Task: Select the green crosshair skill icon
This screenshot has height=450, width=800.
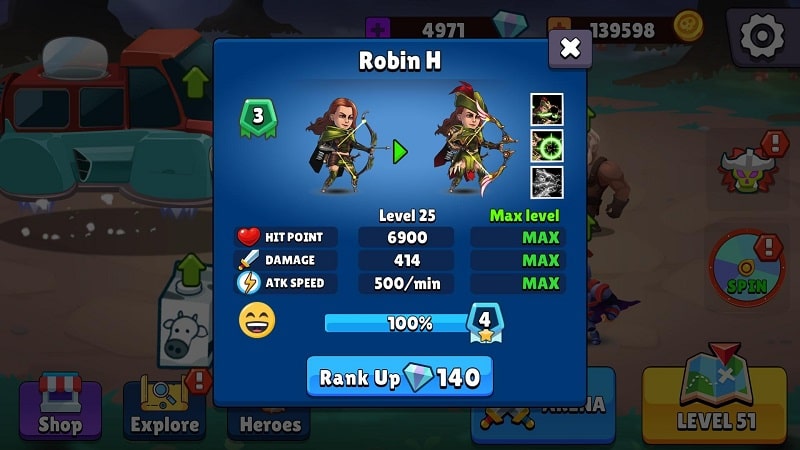Action: point(546,145)
